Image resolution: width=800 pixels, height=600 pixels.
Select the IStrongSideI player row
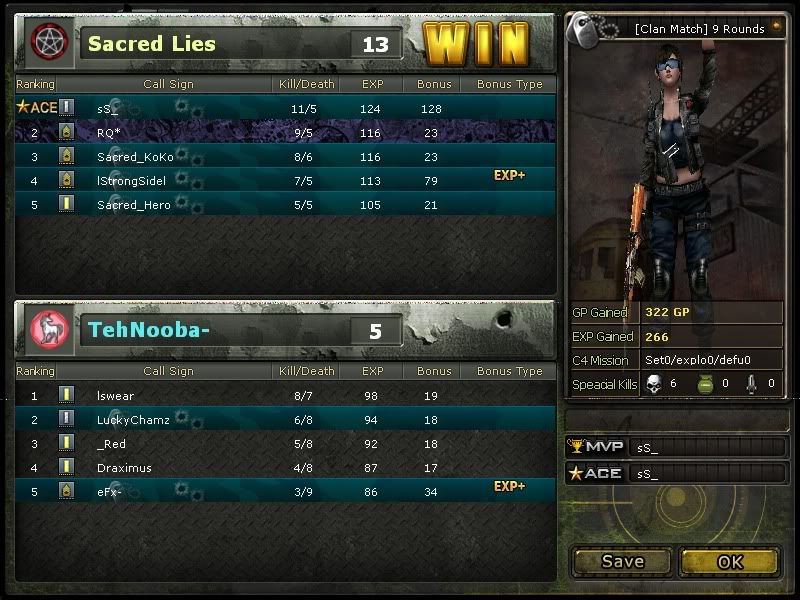131,180
